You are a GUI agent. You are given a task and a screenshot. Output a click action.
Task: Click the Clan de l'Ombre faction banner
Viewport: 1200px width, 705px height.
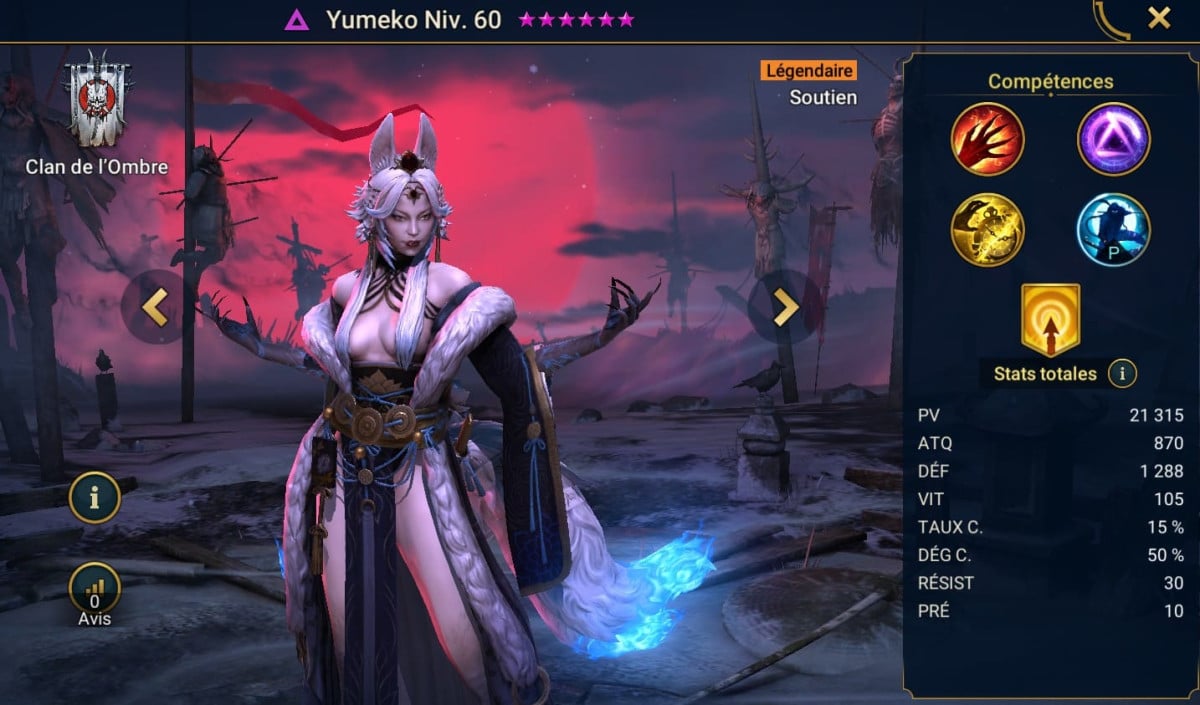pyautogui.click(x=96, y=100)
